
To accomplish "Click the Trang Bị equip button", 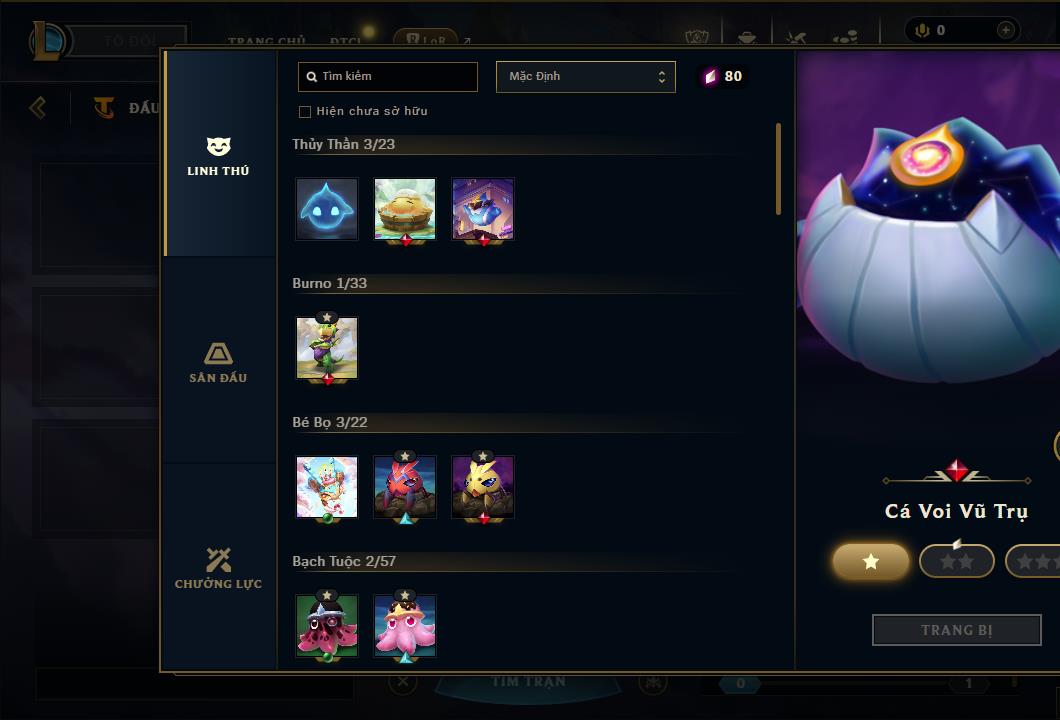I will [956, 630].
